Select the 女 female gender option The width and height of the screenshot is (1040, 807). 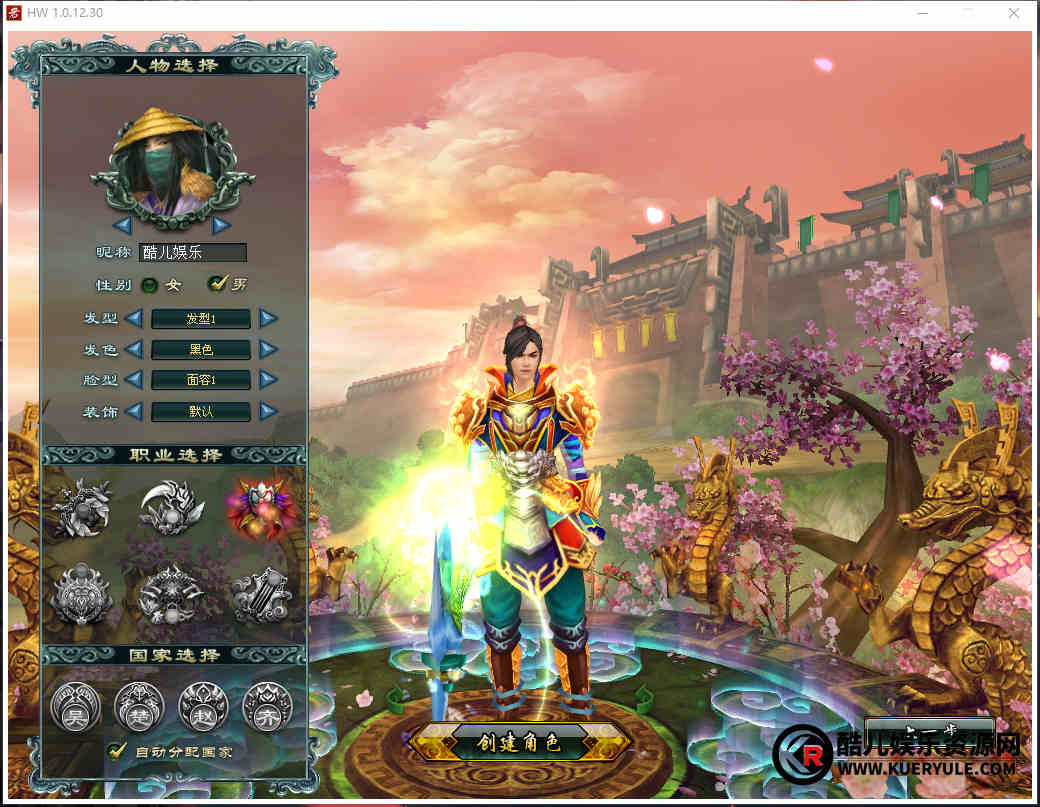tap(150, 285)
